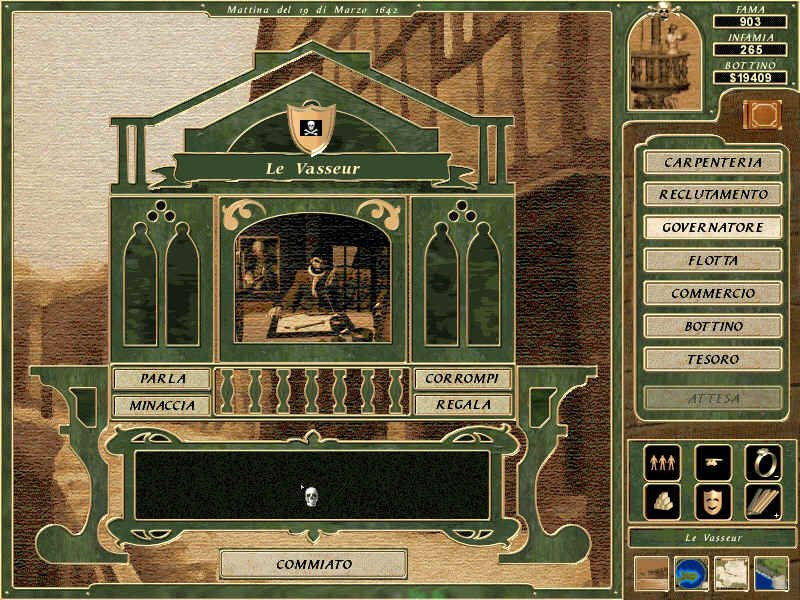This screenshot has height=600, width=800.
Task: Click the cannon icon
Action: pos(712,462)
